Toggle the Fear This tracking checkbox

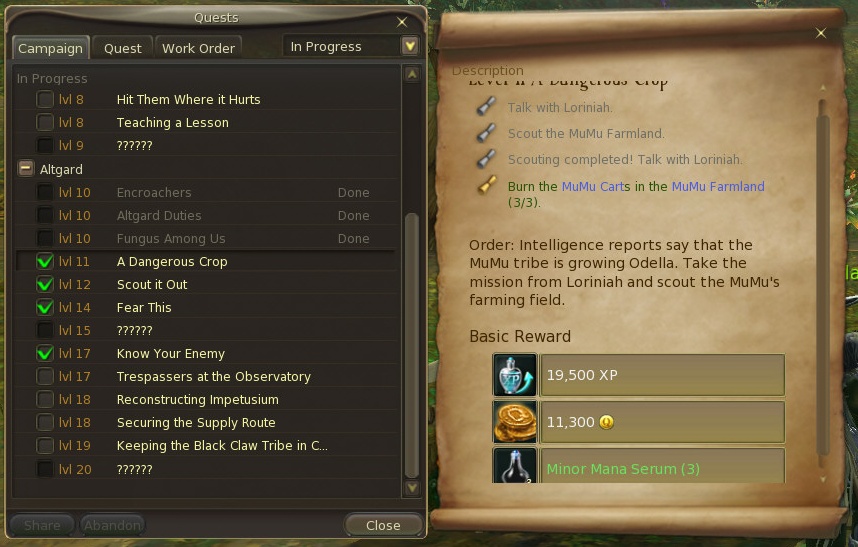tap(45, 308)
